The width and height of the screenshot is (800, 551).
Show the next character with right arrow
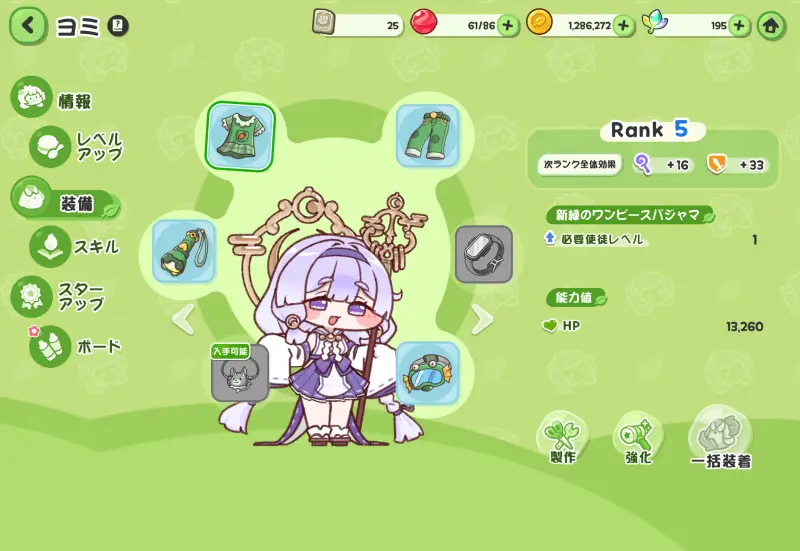(483, 319)
